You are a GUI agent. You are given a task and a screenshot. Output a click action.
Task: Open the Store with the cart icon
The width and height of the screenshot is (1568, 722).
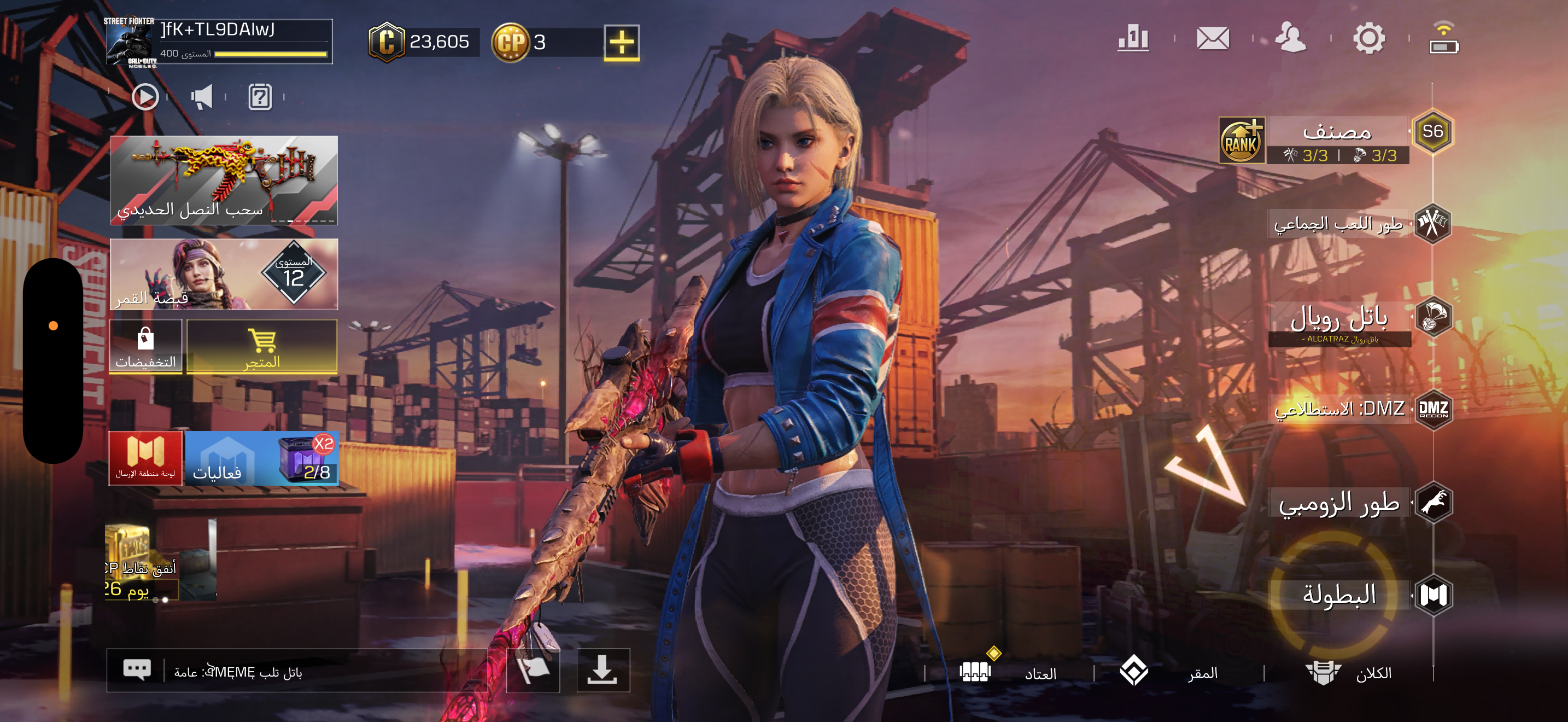click(262, 347)
